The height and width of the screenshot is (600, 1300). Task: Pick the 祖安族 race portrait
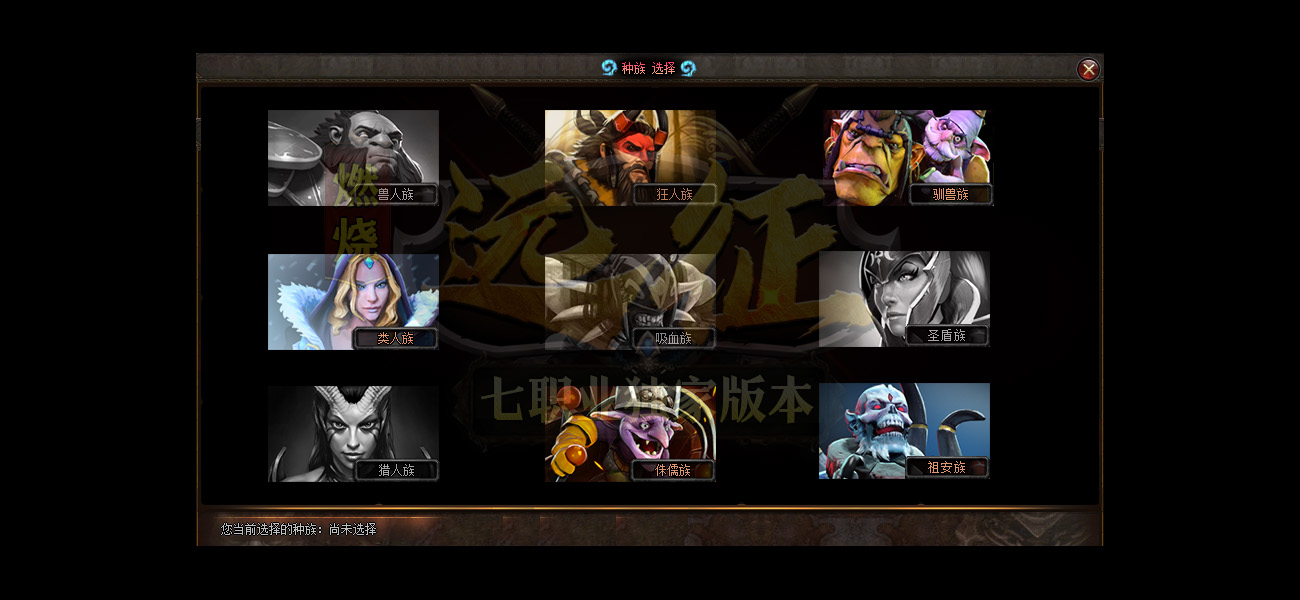click(x=904, y=431)
